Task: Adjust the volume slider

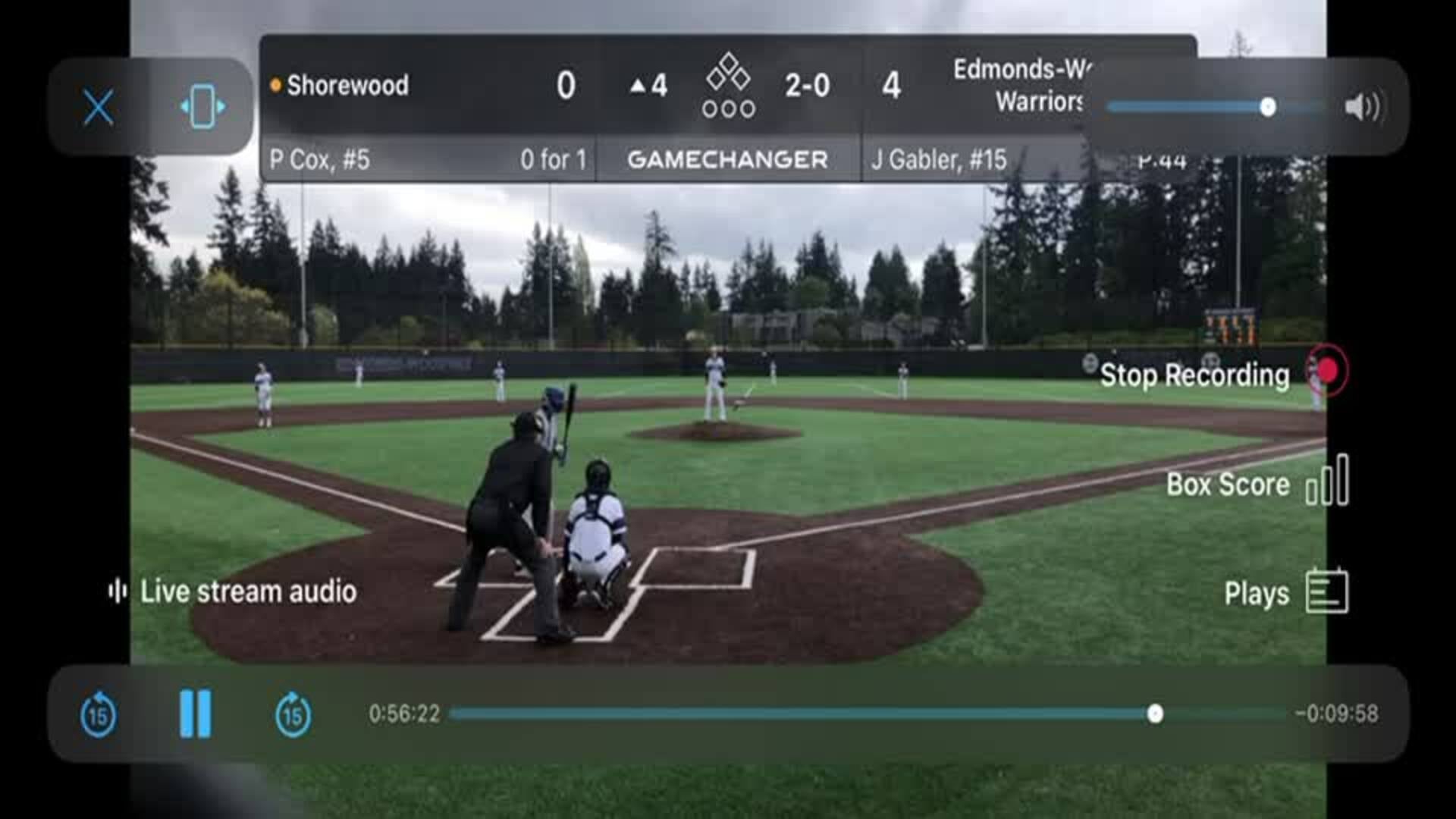Action: tap(1267, 108)
